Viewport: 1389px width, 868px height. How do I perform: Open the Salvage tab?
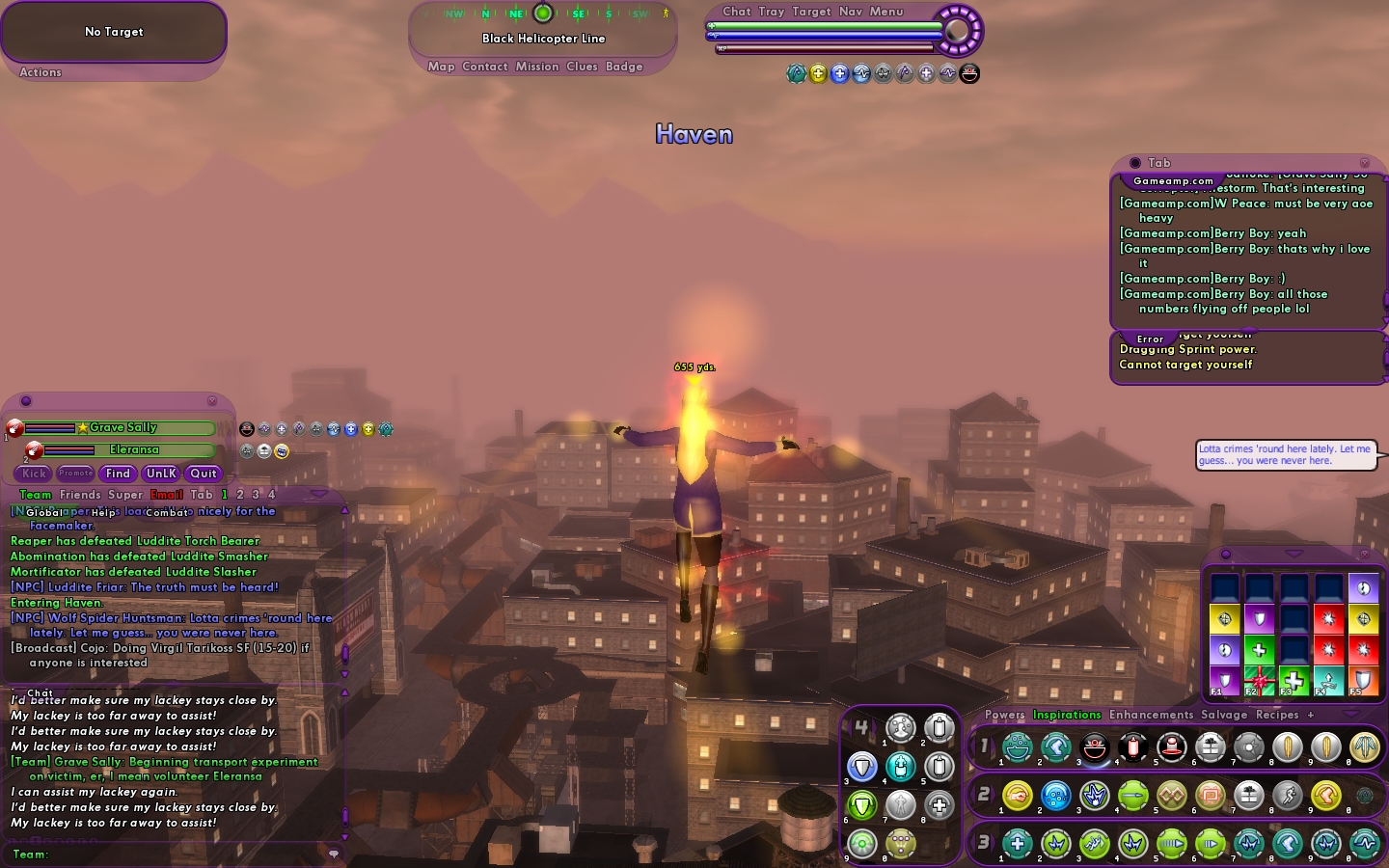click(x=1224, y=715)
